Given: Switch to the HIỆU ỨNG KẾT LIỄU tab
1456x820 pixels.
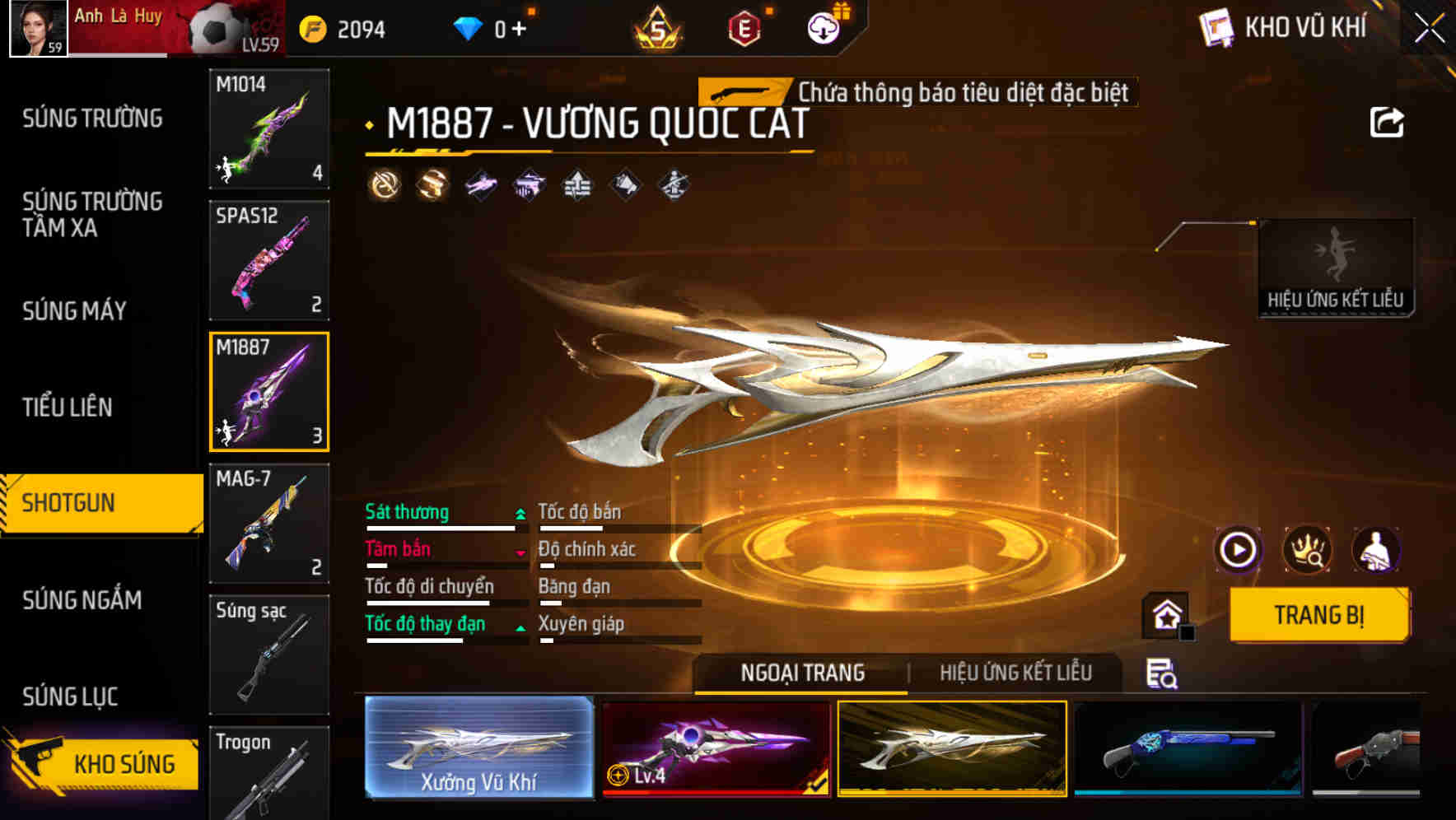Looking at the screenshot, I should 1018,673.
